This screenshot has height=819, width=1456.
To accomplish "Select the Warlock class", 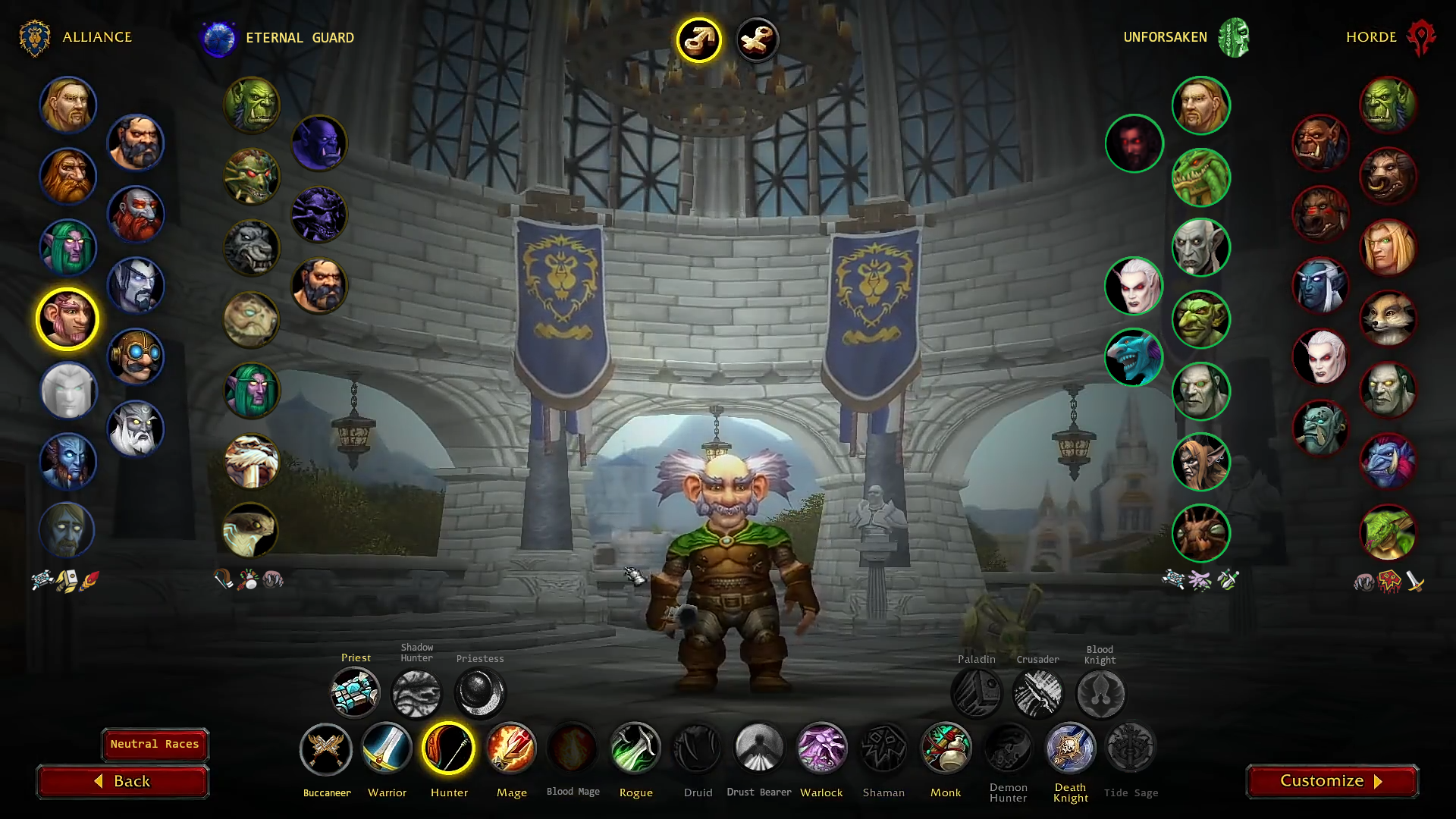I will pyautogui.click(x=821, y=748).
